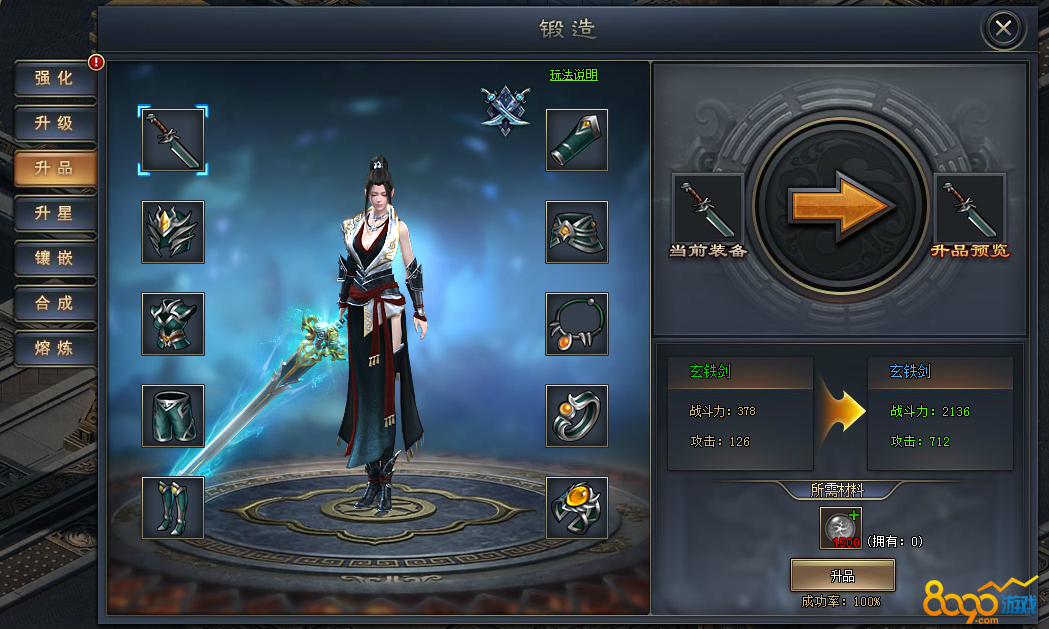Open the 镶嵌 tab
The height and width of the screenshot is (629, 1049).
click(x=55, y=259)
